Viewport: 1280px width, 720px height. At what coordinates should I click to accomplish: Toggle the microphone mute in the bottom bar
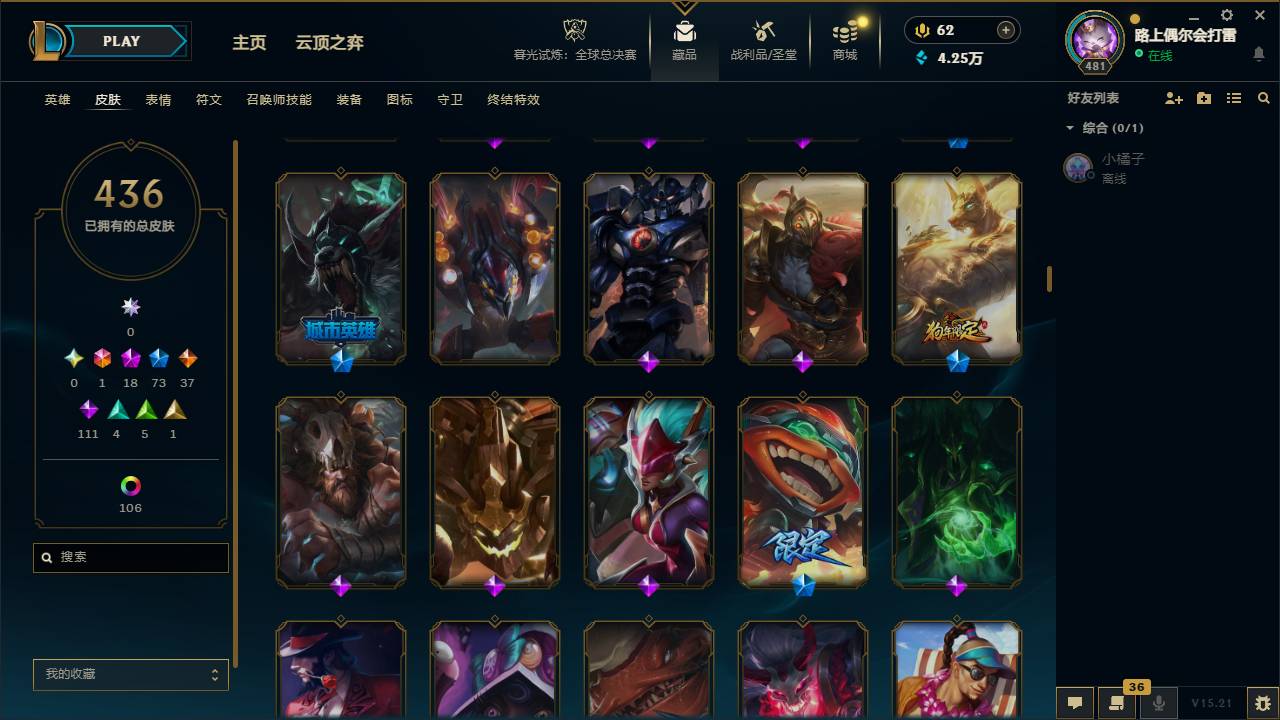coord(1160,703)
